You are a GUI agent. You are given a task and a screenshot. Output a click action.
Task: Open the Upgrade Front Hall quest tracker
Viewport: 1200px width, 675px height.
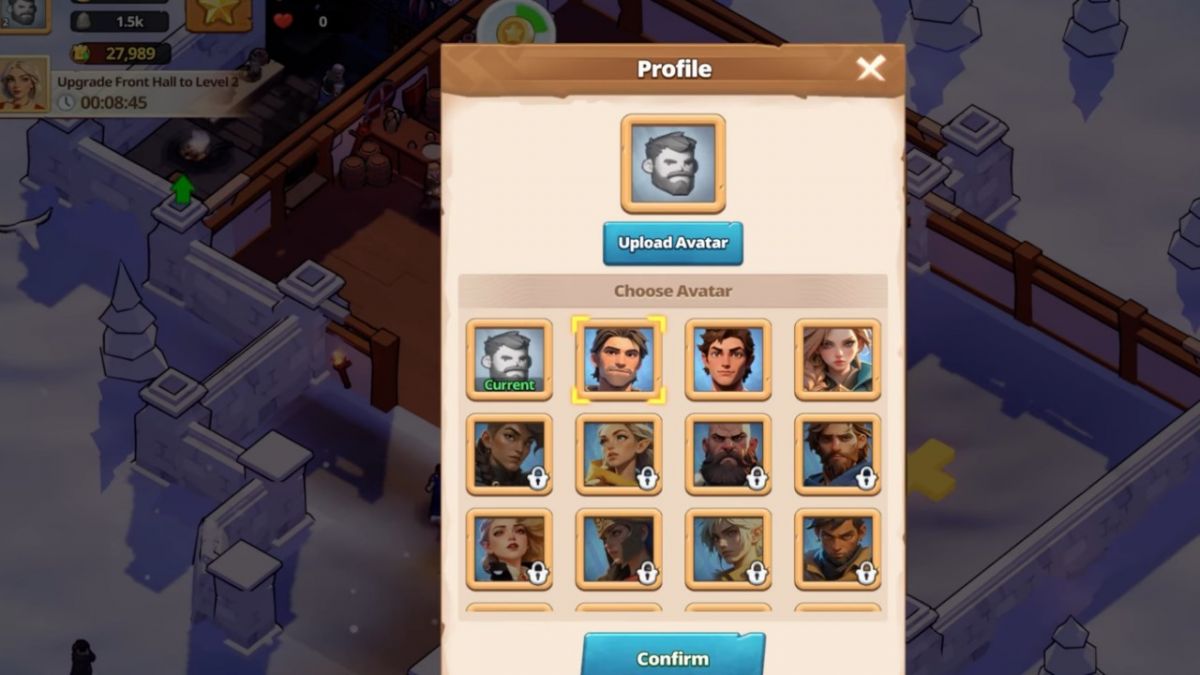coord(147,91)
